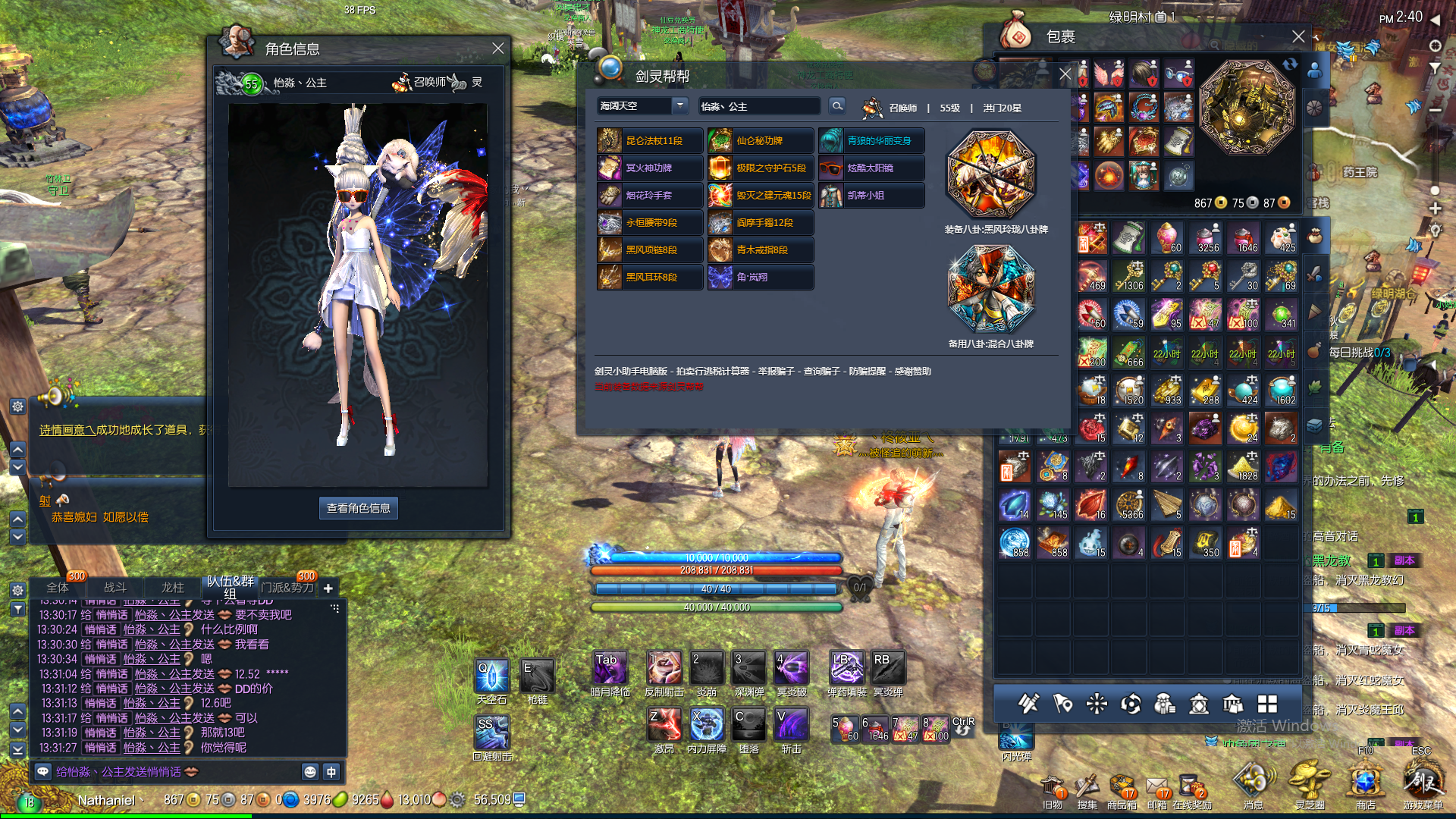The width and height of the screenshot is (1456, 819).
Task: Click the 备用八卦 spare bagua icon
Action: pos(990,289)
